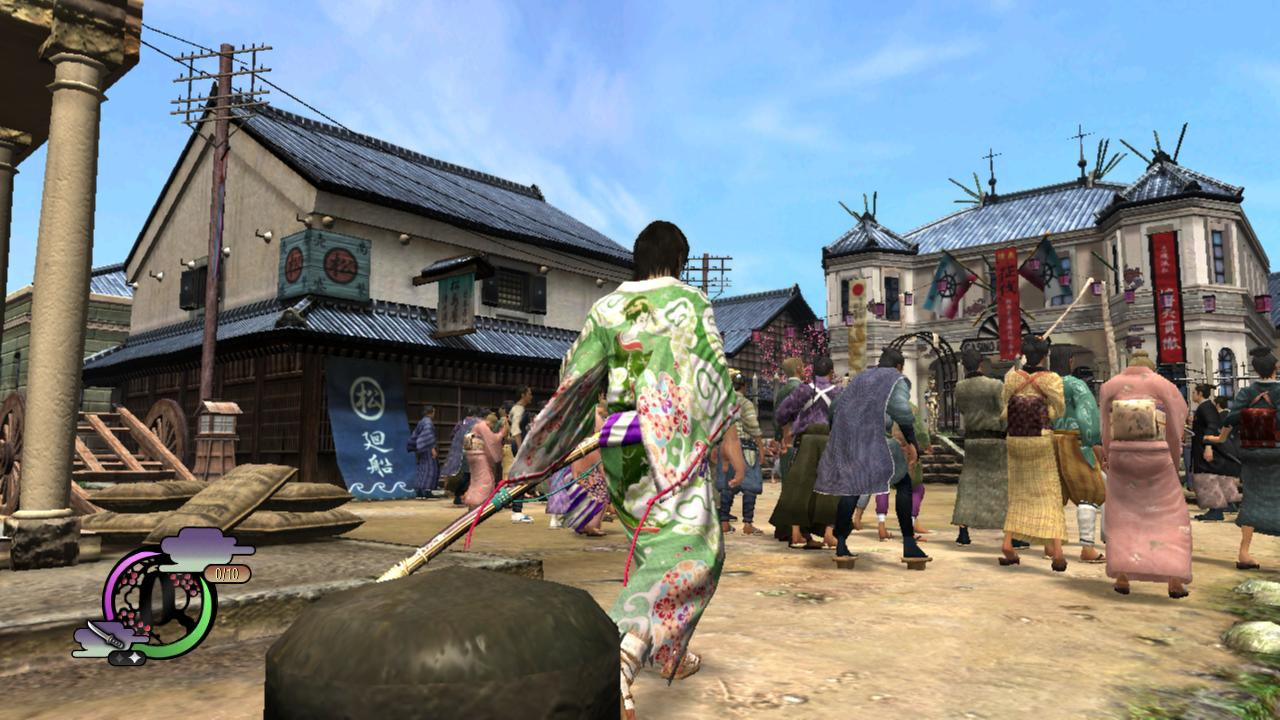Select the ship's wheel flag above the casino
The width and height of the screenshot is (1280, 720).
tap(949, 284)
